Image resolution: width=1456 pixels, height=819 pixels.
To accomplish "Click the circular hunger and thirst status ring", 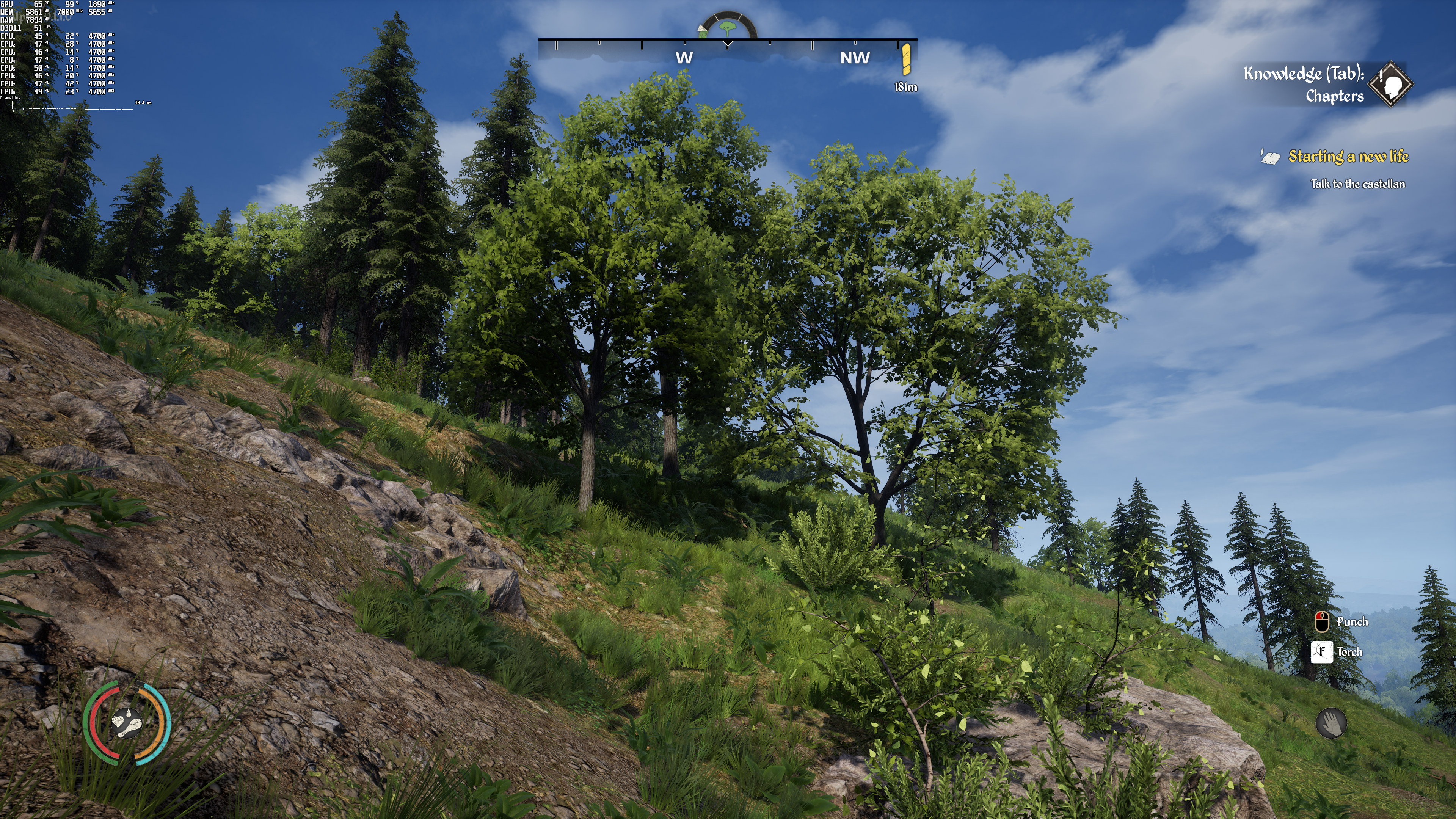I will coord(127,723).
